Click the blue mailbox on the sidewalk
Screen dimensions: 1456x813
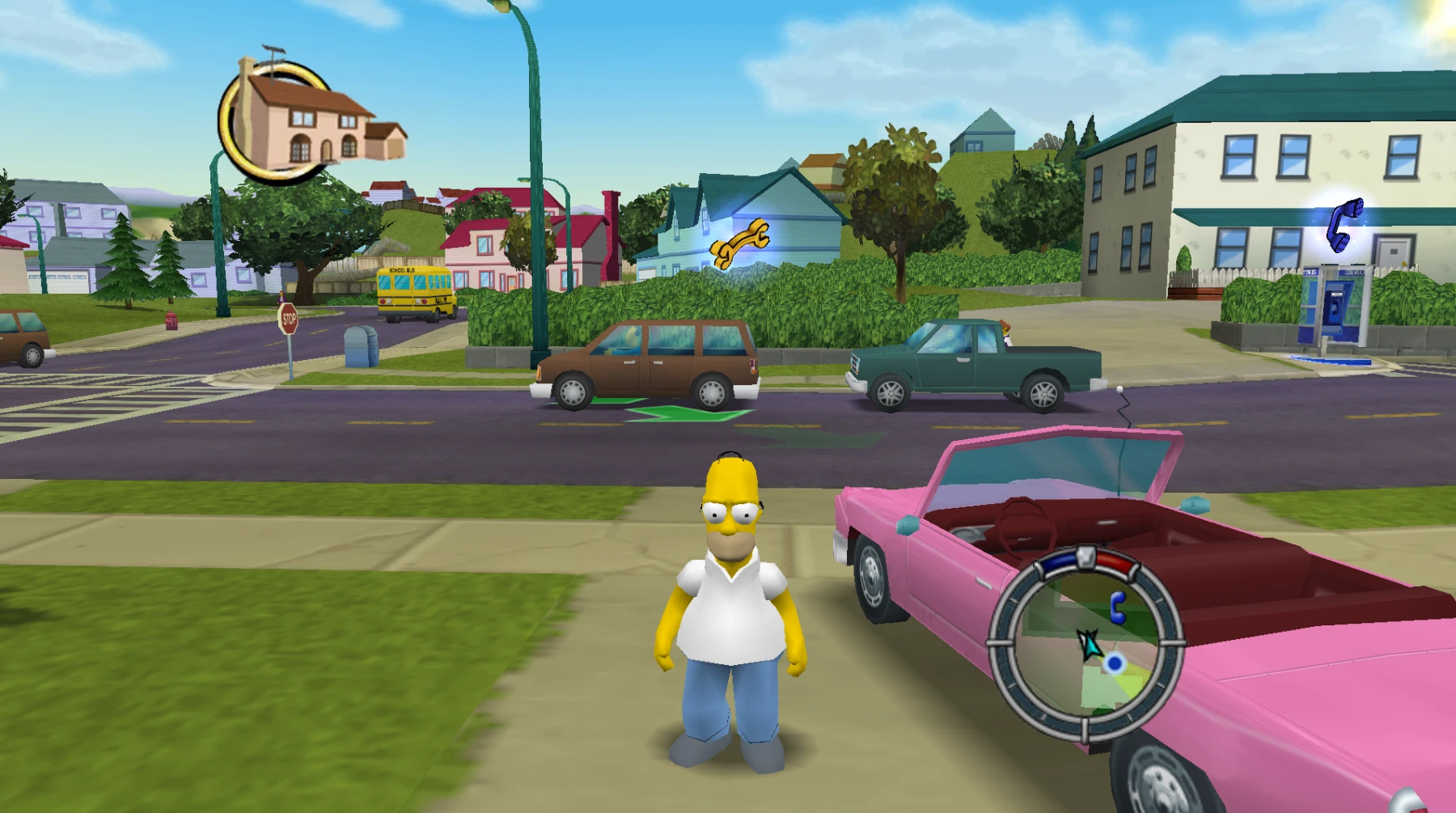pos(362,345)
